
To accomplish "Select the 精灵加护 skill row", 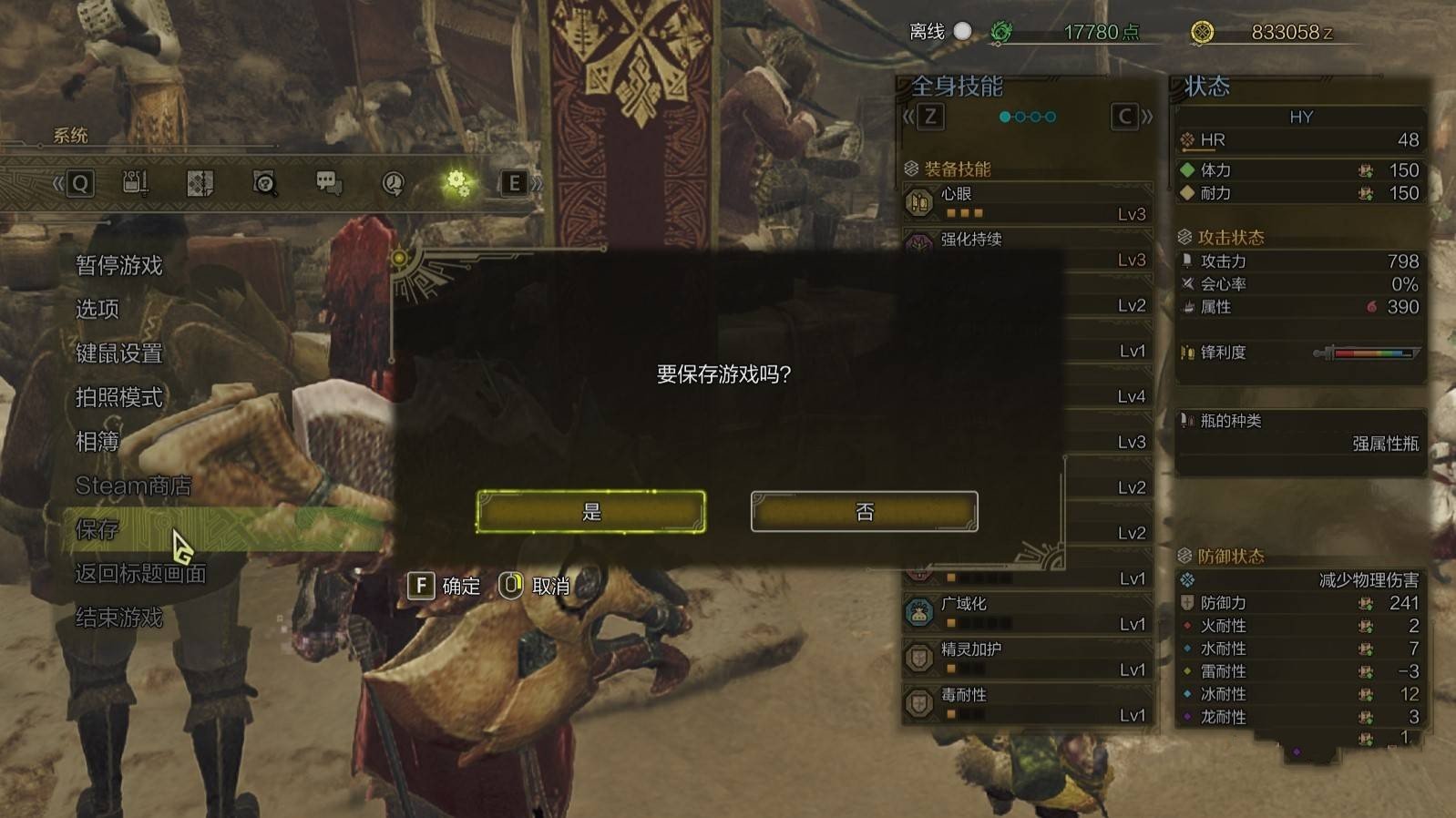I will pyautogui.click(x=1027, y=659).
